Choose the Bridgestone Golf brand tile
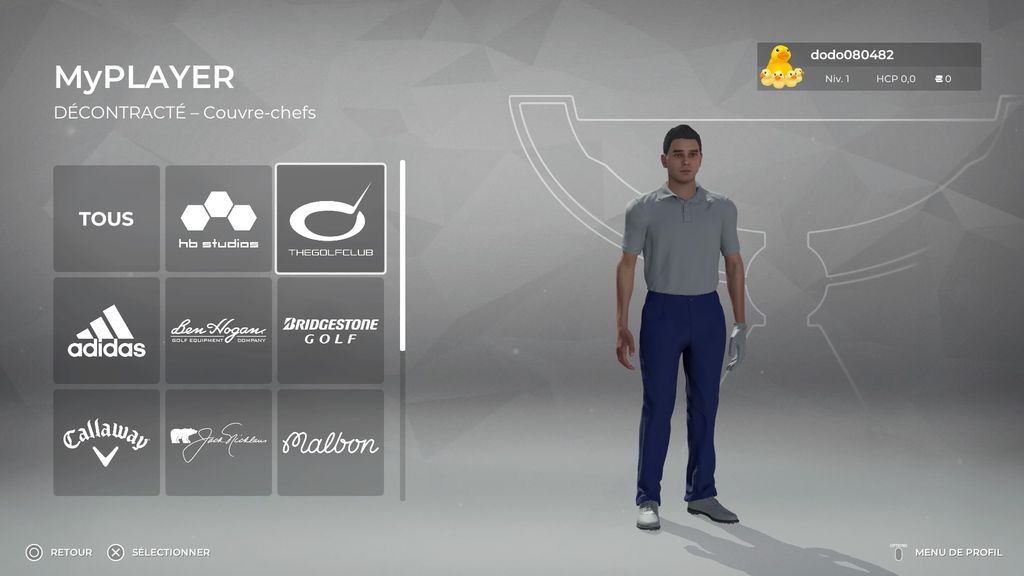The image size is (1024, 576). click(x=330, y=331)
